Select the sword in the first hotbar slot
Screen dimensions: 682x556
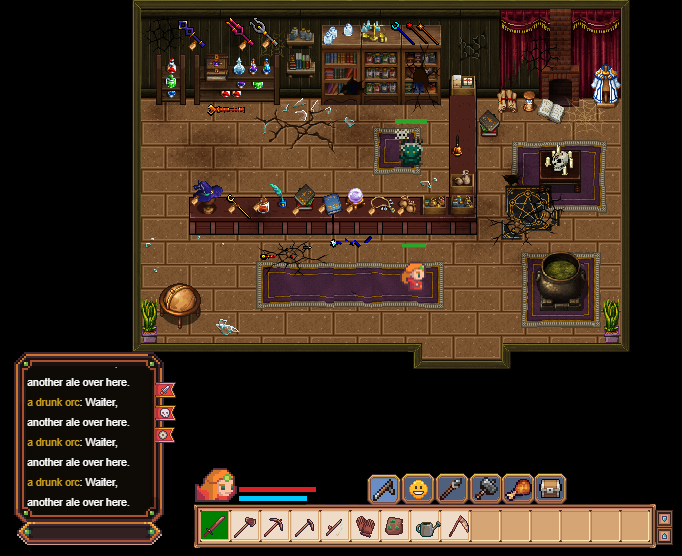[214, 526]
